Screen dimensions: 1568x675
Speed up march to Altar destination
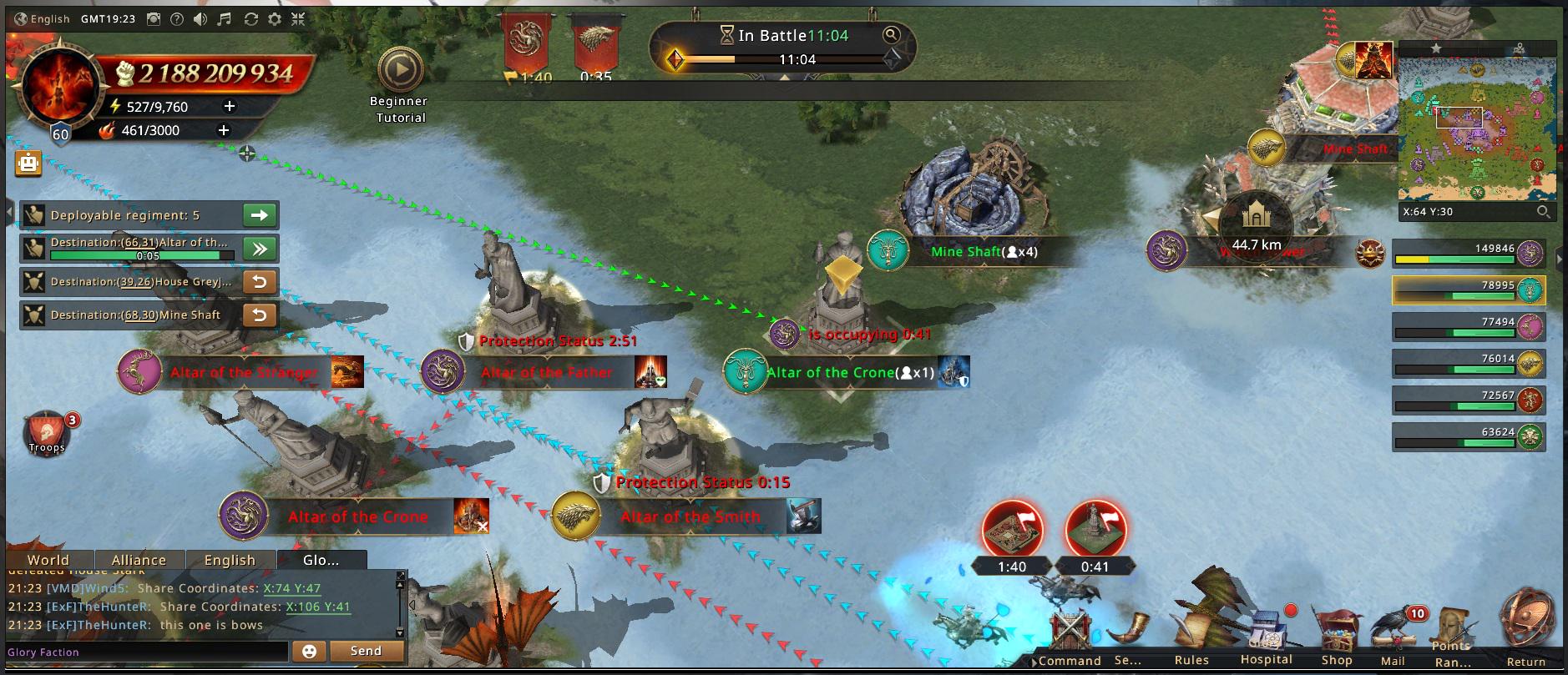260,249
